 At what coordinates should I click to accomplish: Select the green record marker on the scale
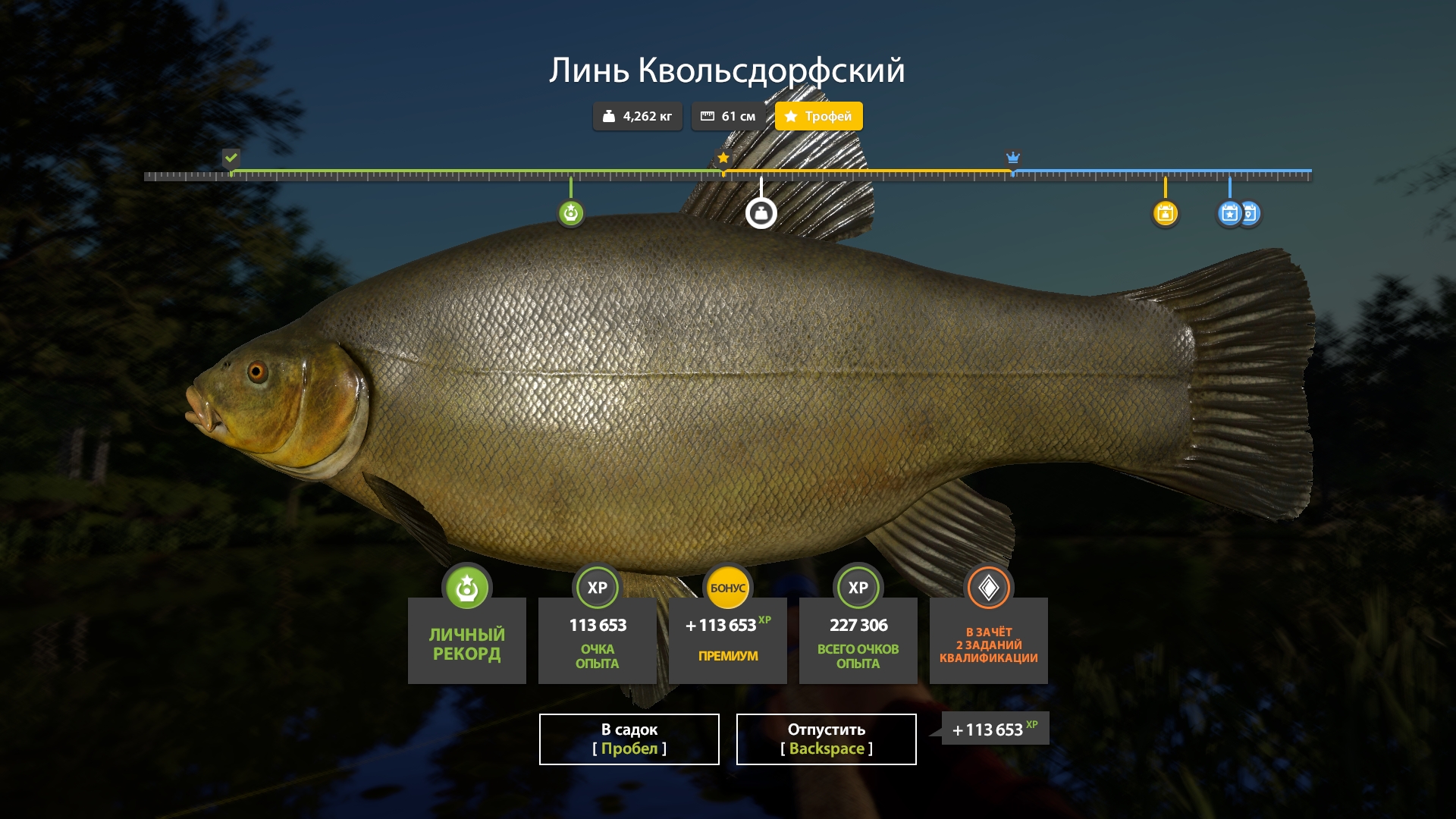coord(570,213)
